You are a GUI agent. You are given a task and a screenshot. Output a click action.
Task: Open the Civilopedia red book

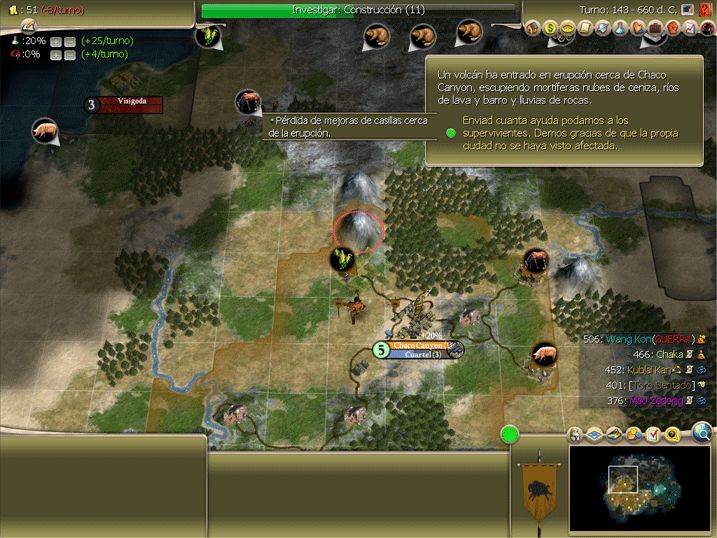[707, 10]
